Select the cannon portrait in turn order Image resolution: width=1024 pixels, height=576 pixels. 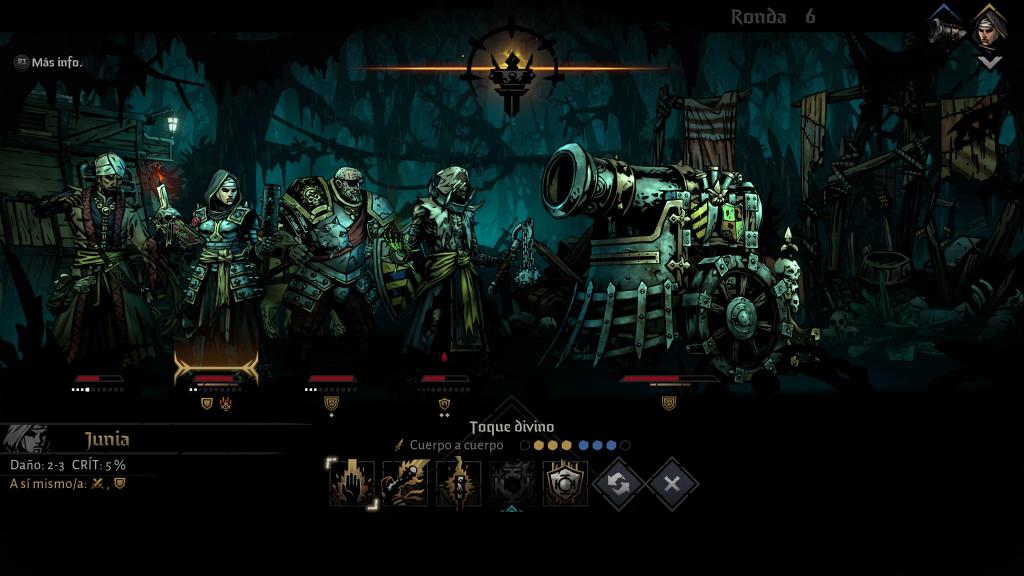[x=946, y=29]
